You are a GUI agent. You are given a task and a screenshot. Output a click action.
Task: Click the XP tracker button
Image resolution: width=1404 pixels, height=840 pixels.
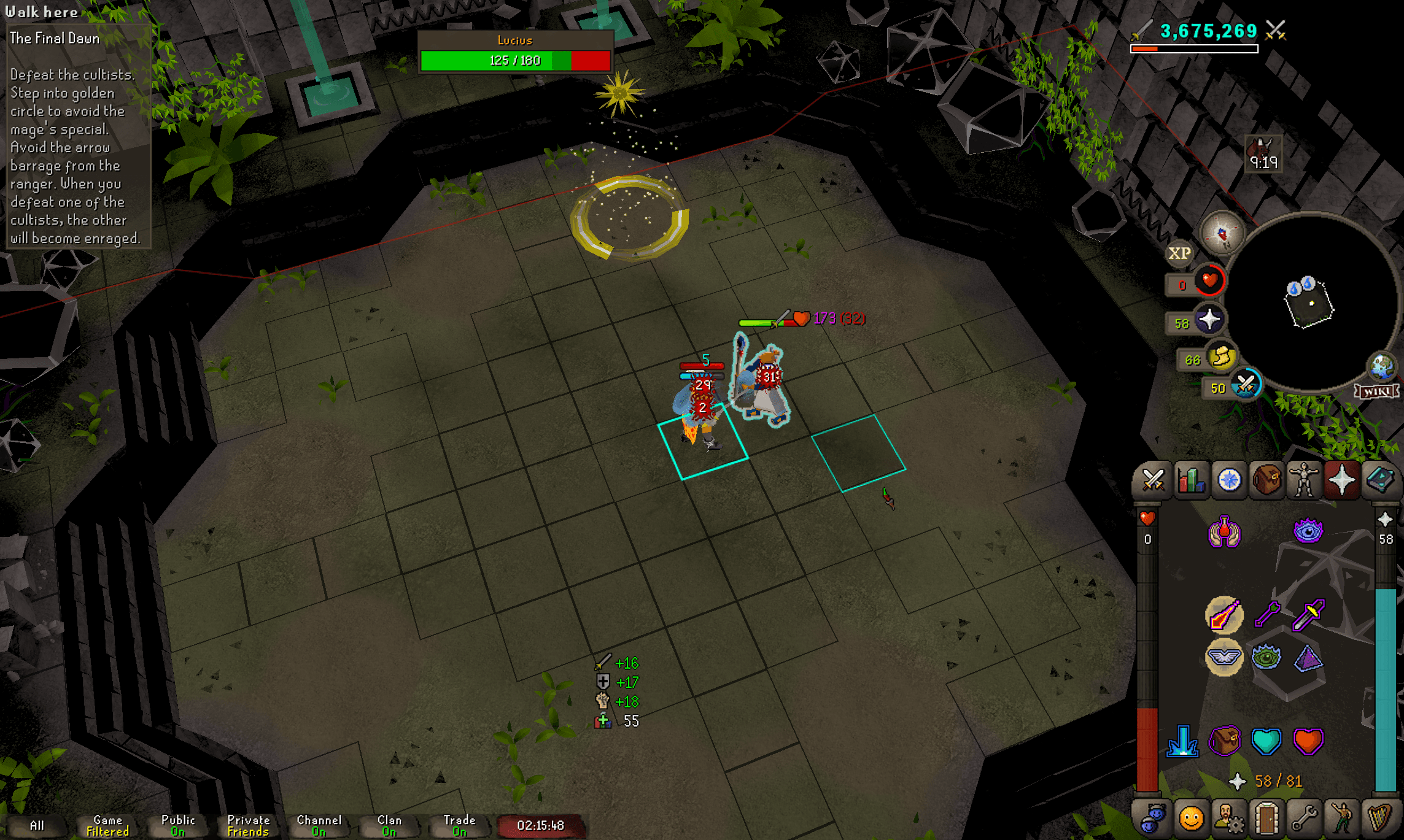pos(1180,253)
